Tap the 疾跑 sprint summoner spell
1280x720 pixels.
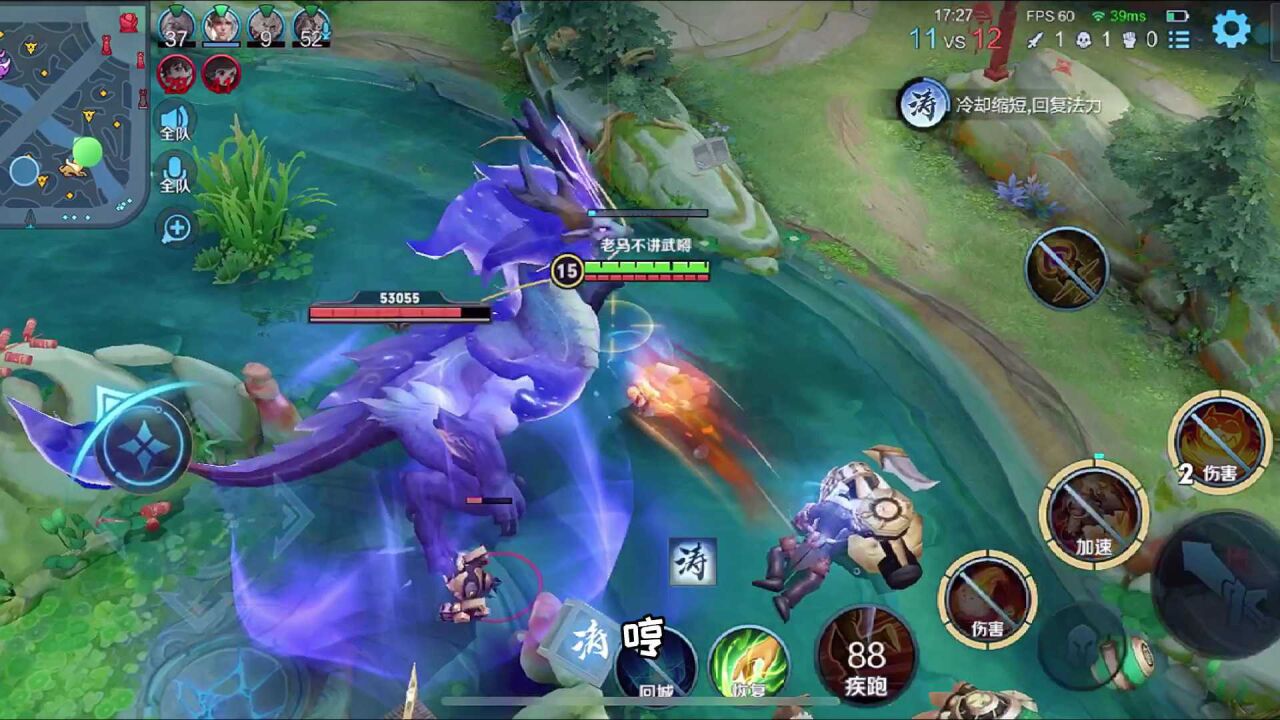pos(866,657)
